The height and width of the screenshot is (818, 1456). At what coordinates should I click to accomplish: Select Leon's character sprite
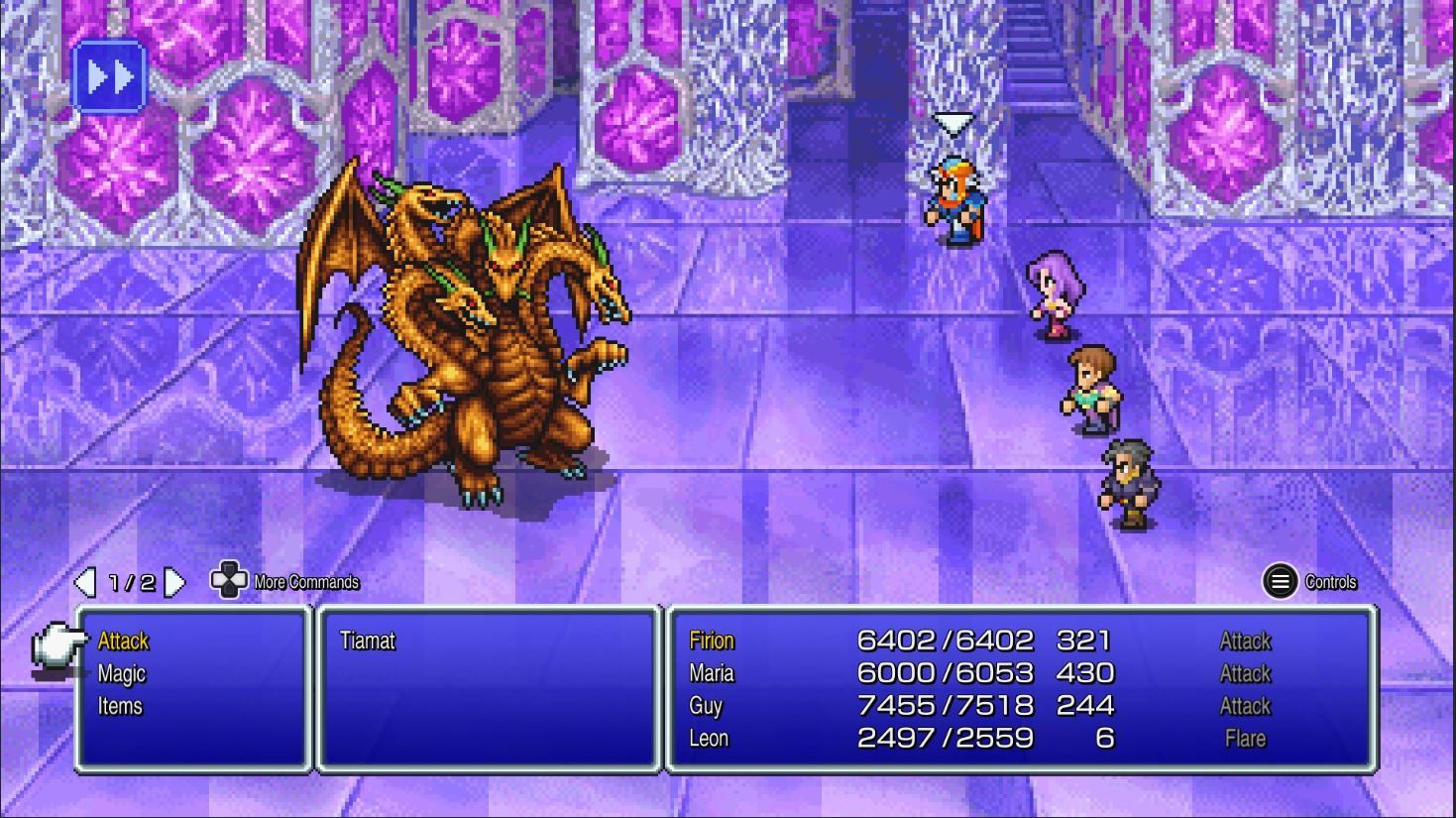(1127, 481)
